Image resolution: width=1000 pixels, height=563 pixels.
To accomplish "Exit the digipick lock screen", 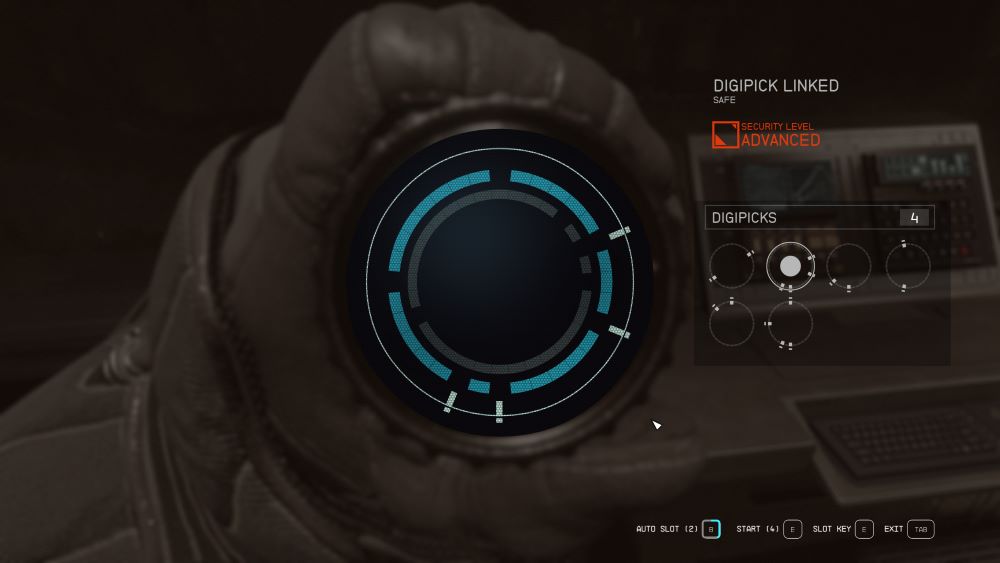I will (x=920, y=529).
